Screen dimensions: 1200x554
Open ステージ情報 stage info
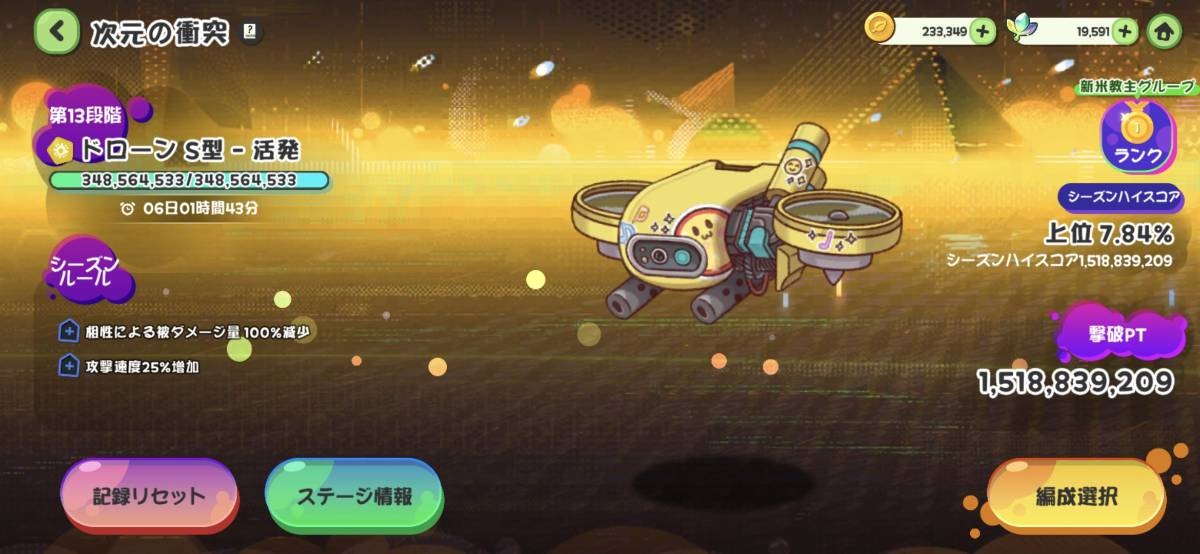pyautogui.click(x=354, y=496)
